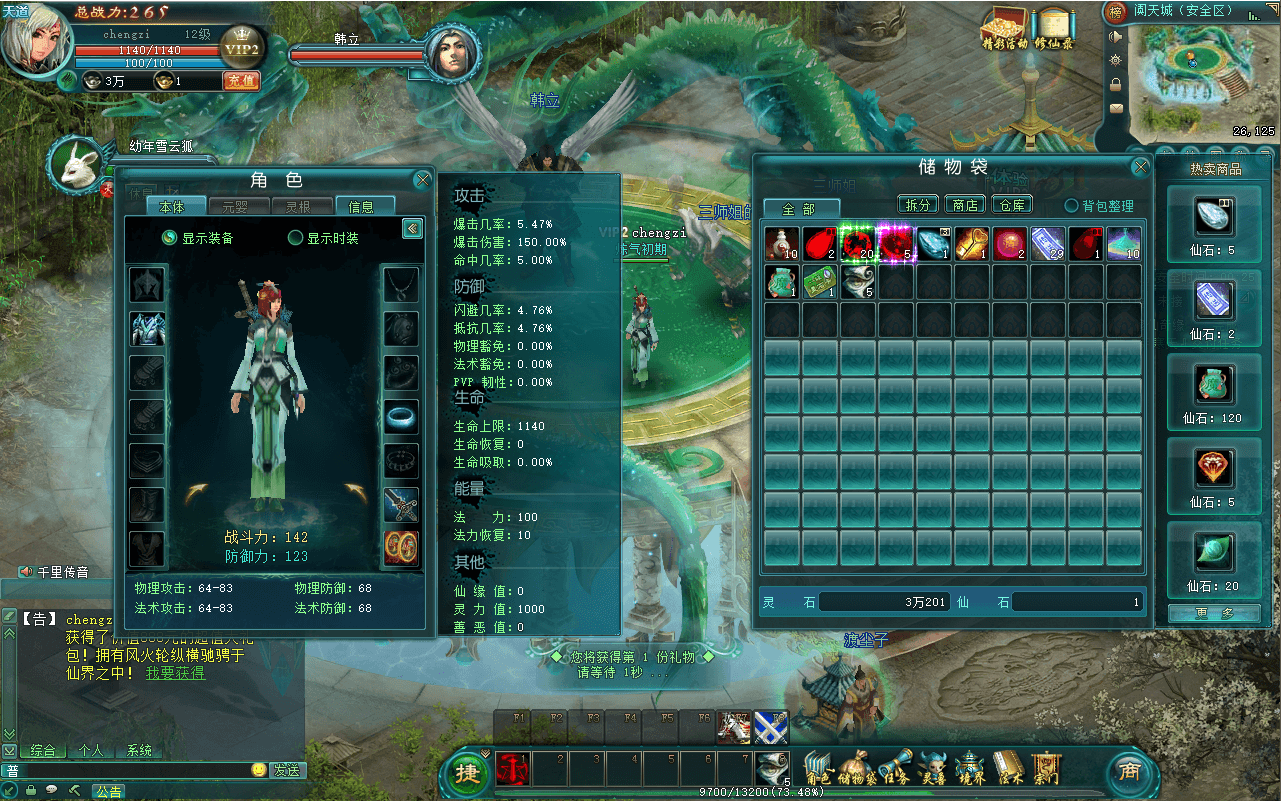The image size is (1281, 801).
Task: Toggle 背包整理 bag sorting
Action: [1072, 206]
